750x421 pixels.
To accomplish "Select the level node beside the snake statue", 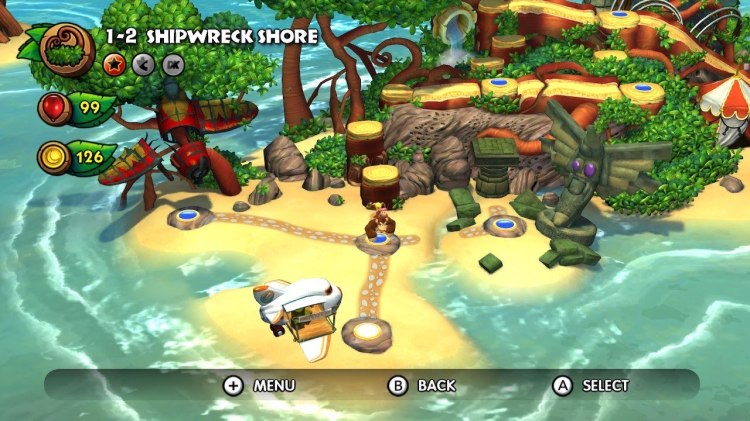I will point(505,226).
